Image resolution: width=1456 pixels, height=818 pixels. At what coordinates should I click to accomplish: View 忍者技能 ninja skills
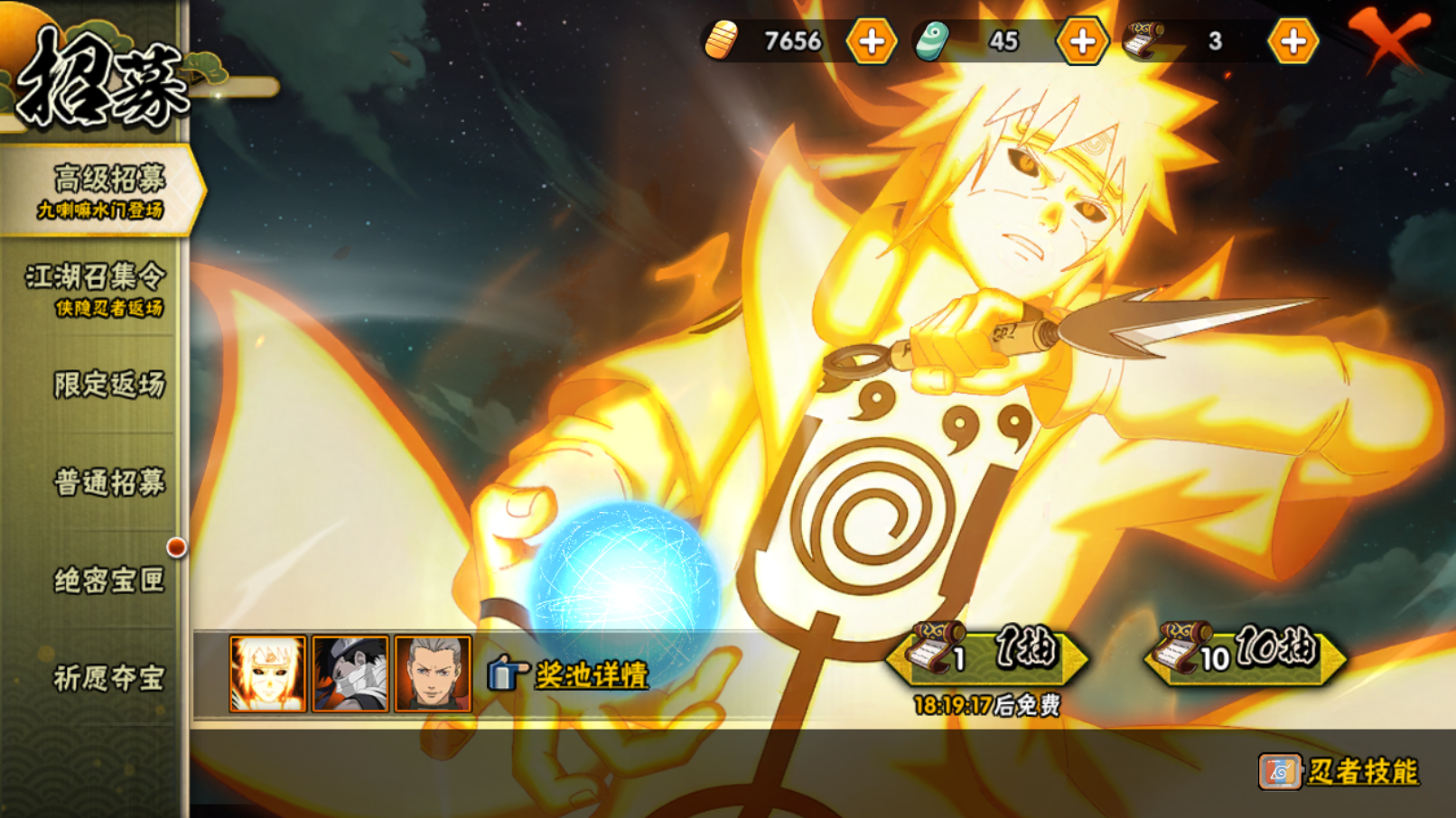1340,771
